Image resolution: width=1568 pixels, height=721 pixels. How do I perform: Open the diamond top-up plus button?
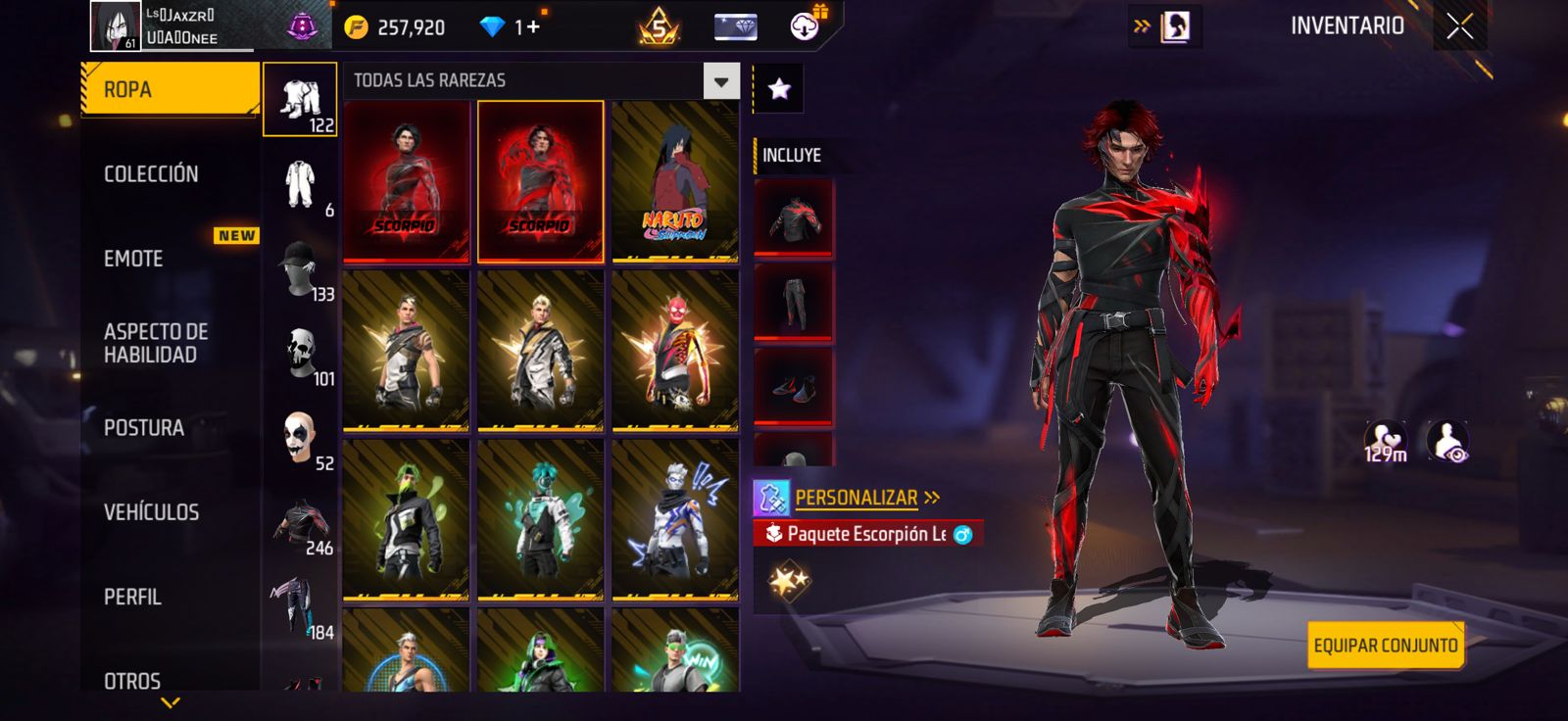click(533, 27)
